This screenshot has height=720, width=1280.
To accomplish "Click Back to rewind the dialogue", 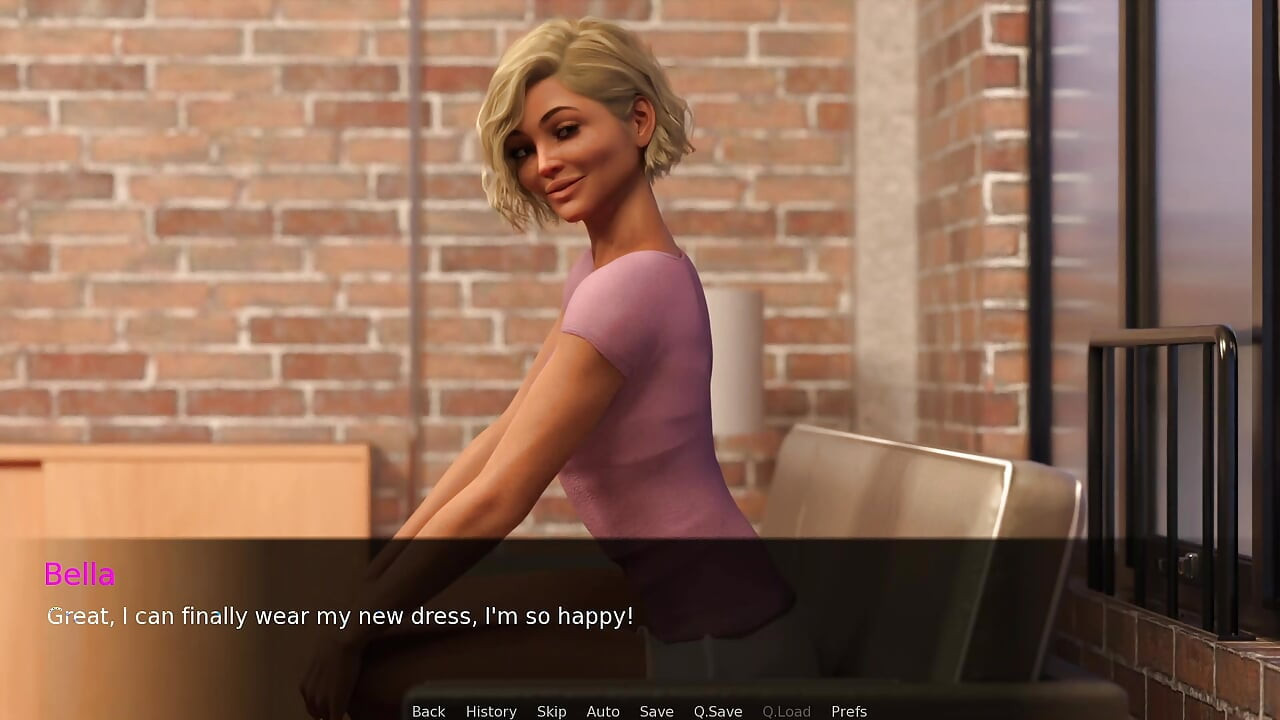I will [x=428, y=711].
